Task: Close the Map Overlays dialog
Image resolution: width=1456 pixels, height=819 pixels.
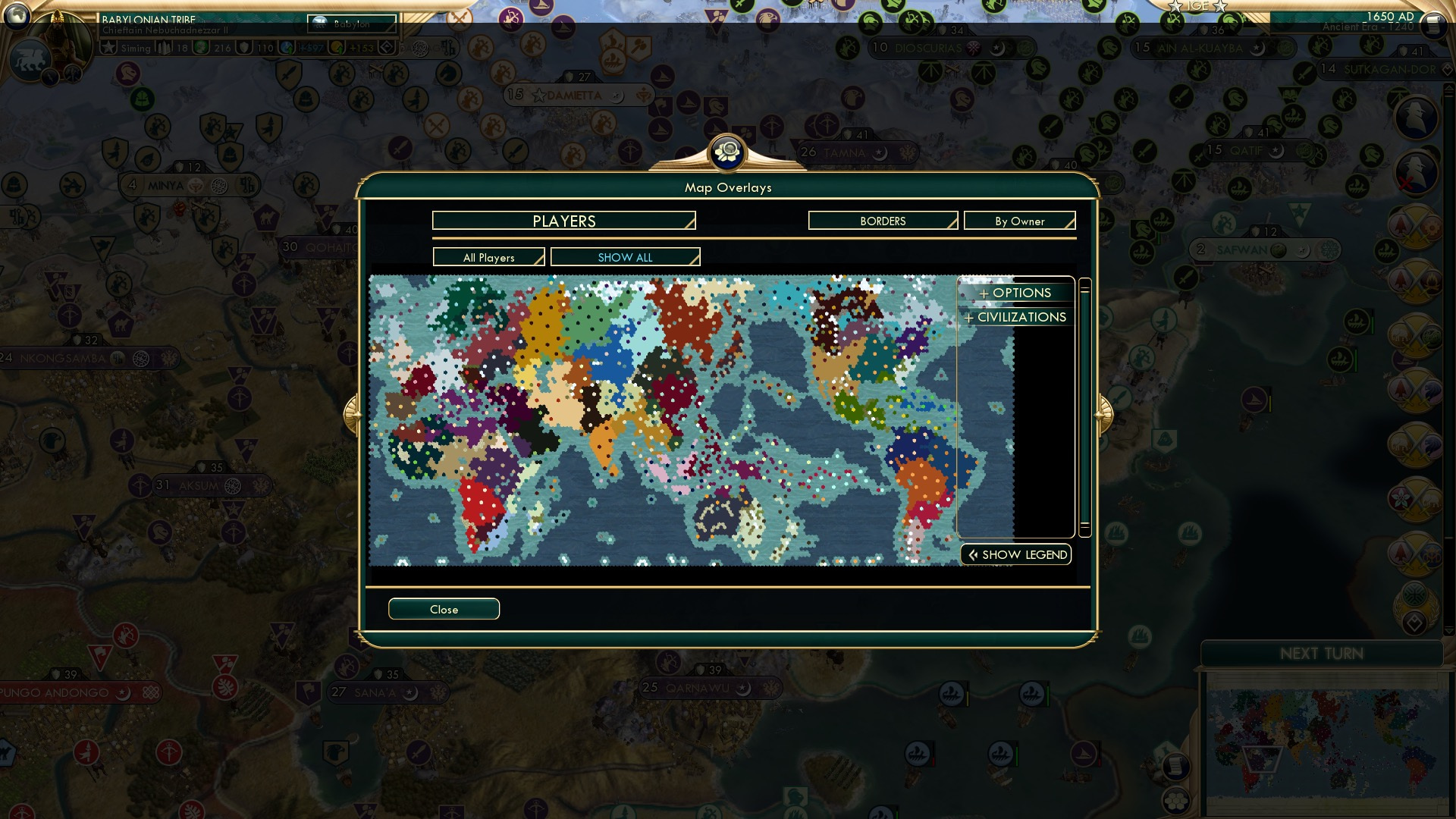Action: (444, 609)
